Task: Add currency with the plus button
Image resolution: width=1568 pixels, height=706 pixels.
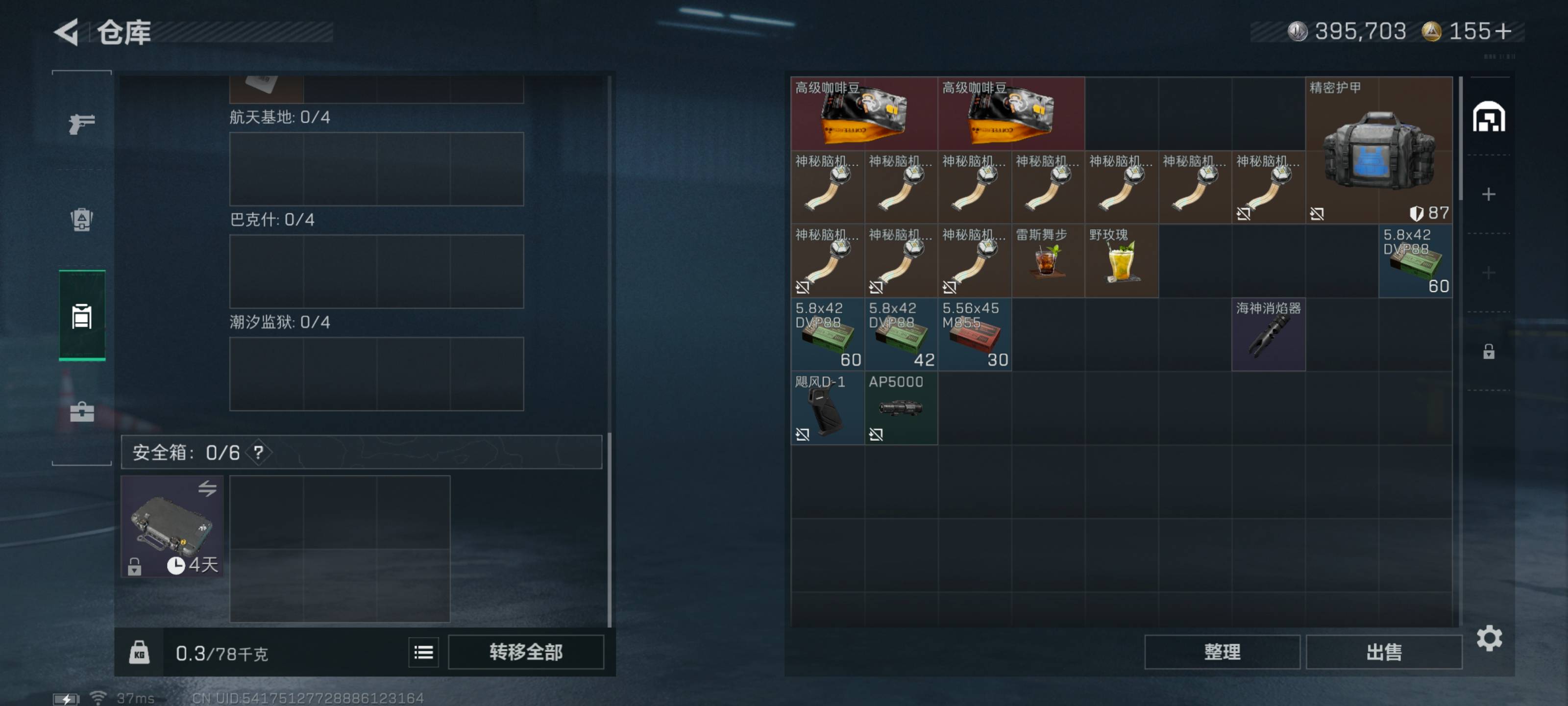Action: [x=1502, y=31]
